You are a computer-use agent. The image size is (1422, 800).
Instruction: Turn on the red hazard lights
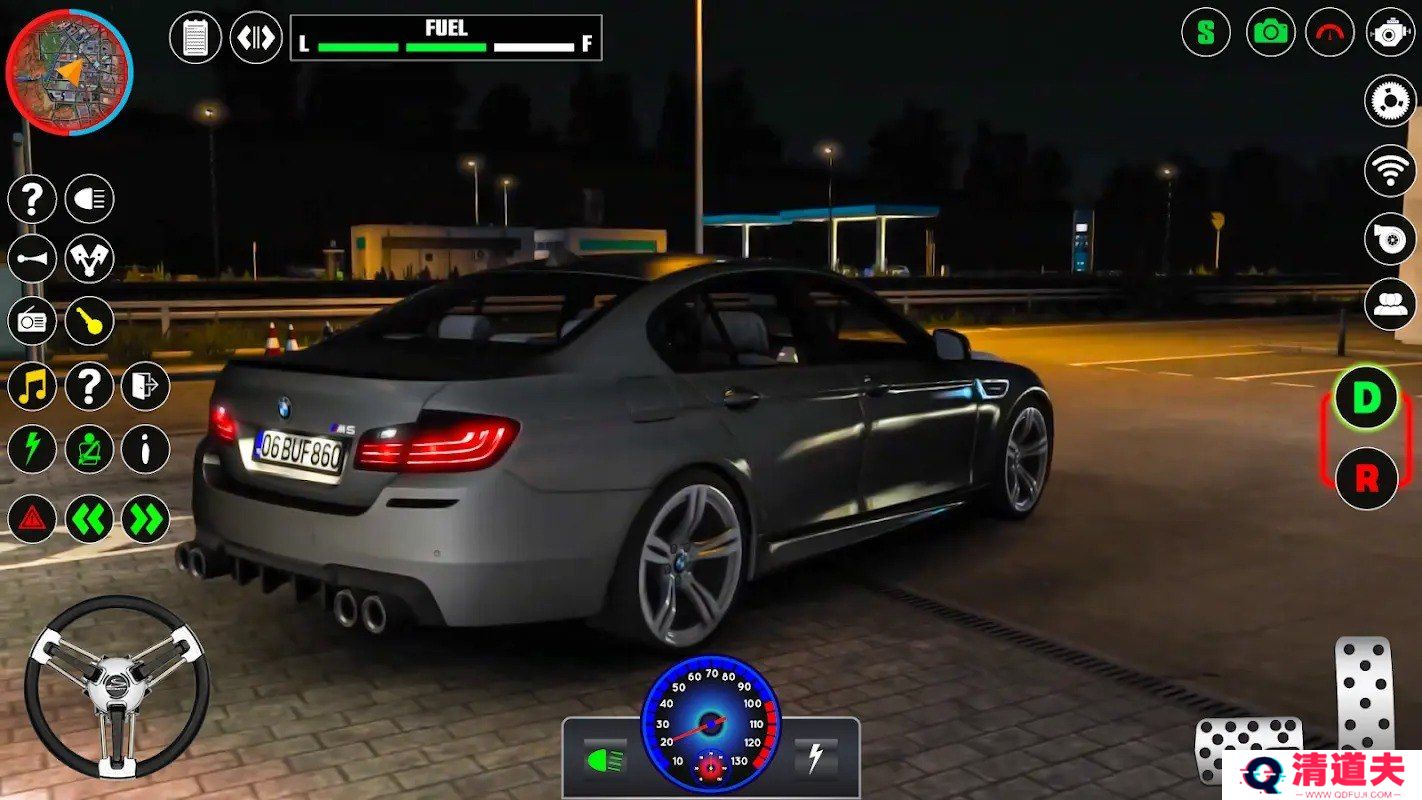[32, 519]
